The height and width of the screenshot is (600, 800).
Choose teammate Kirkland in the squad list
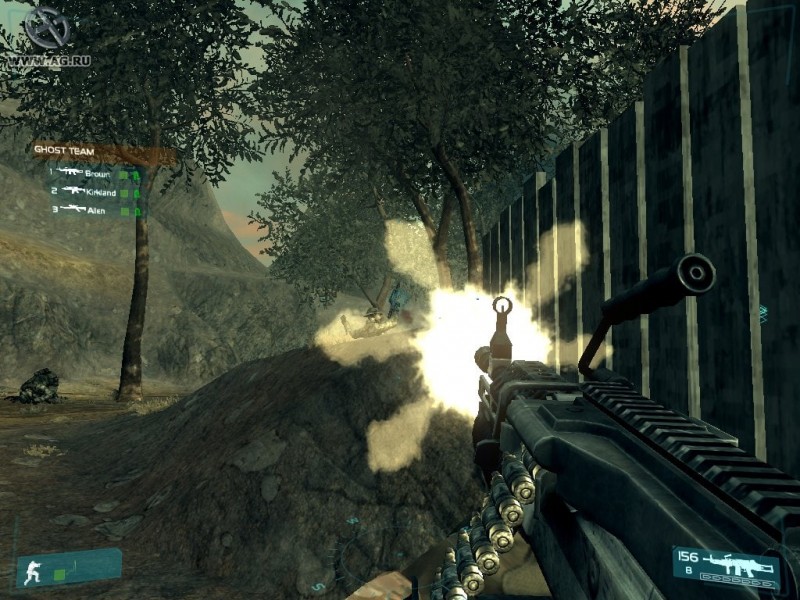click(100, 190)
